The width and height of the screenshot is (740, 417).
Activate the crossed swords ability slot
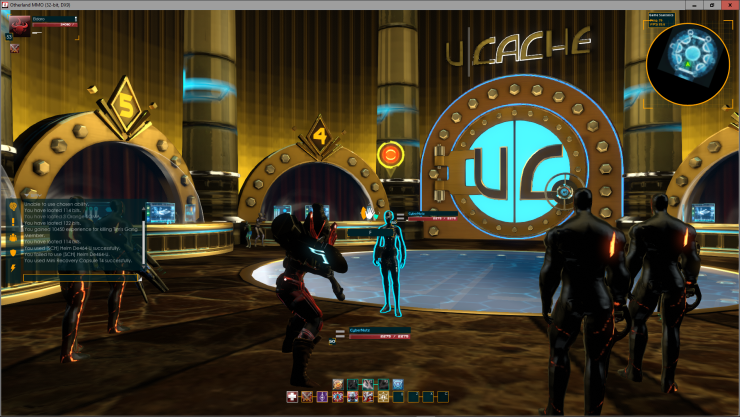tap(307, 397)
